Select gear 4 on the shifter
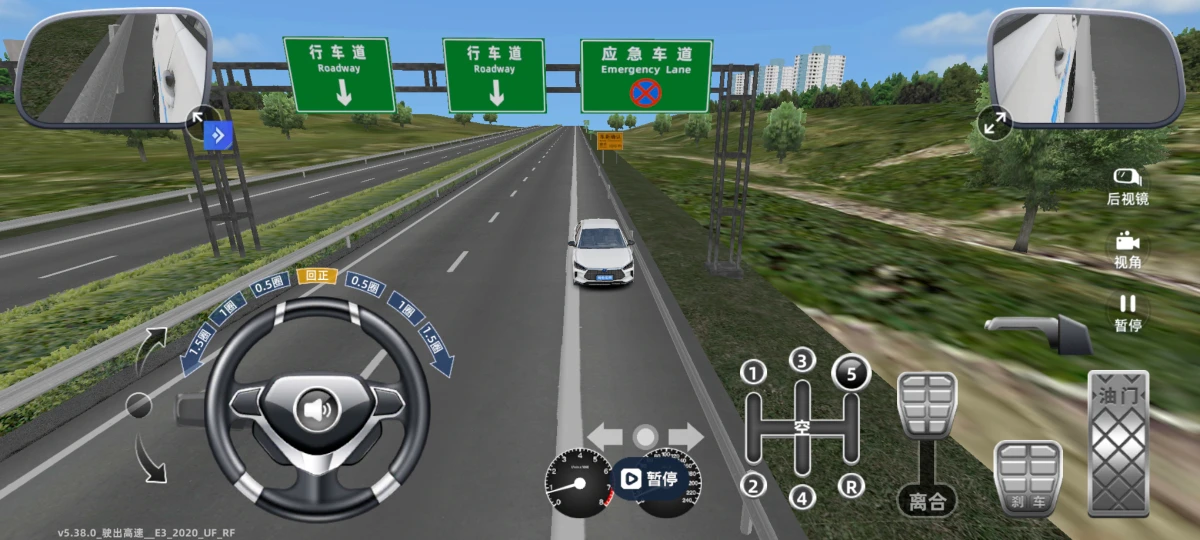 tap(802, 495)
